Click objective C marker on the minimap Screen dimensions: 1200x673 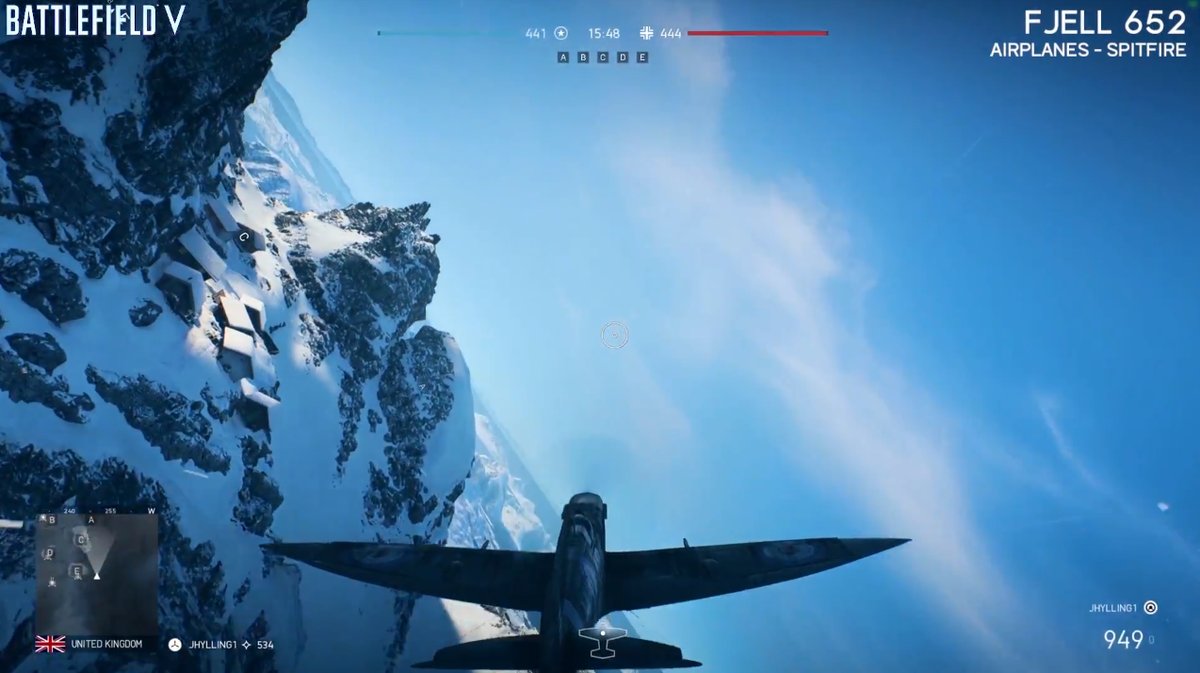click(81, 540)
